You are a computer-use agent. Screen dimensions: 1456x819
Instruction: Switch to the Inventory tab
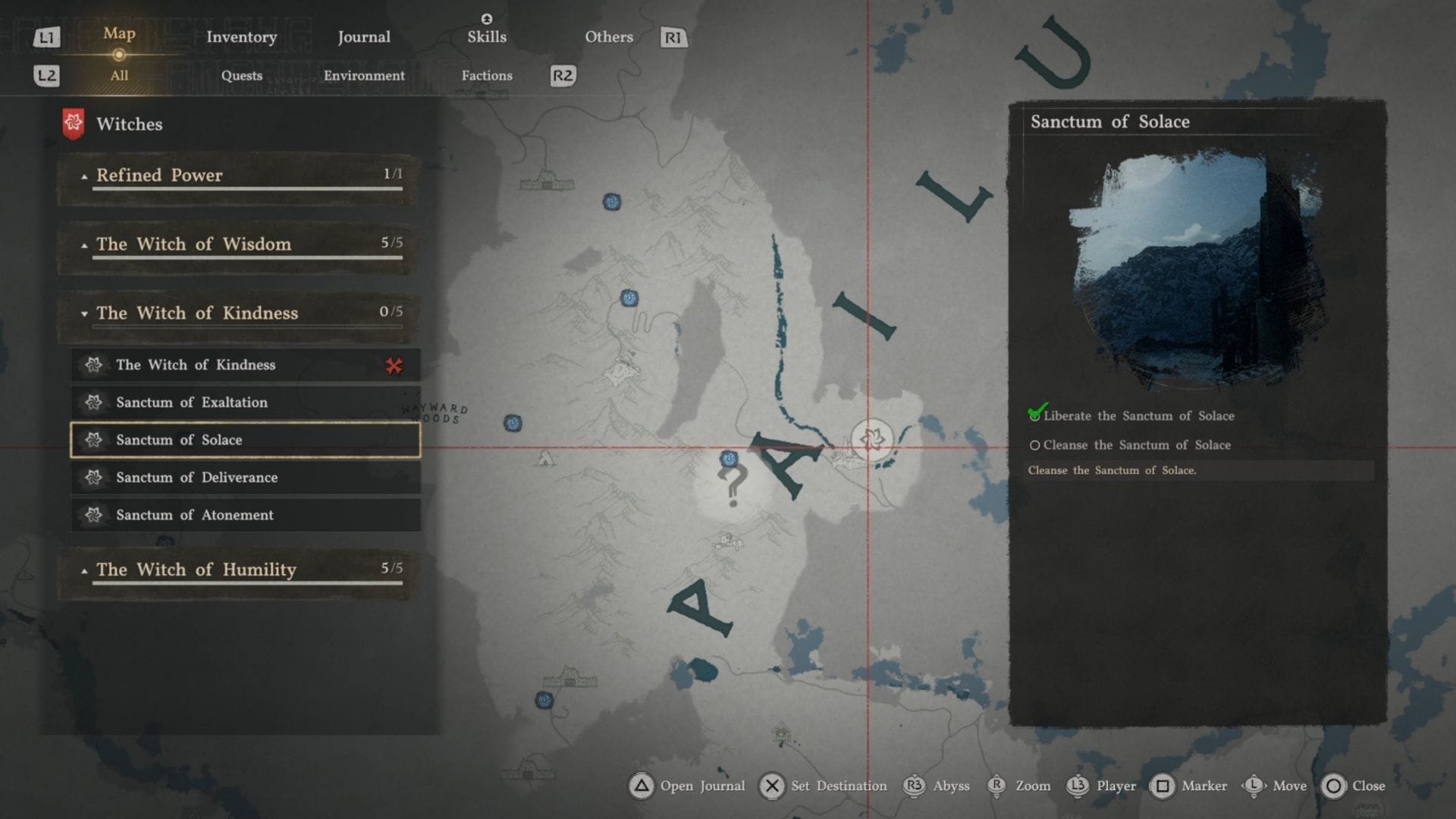pyautogui.click(x=241, y=37)
